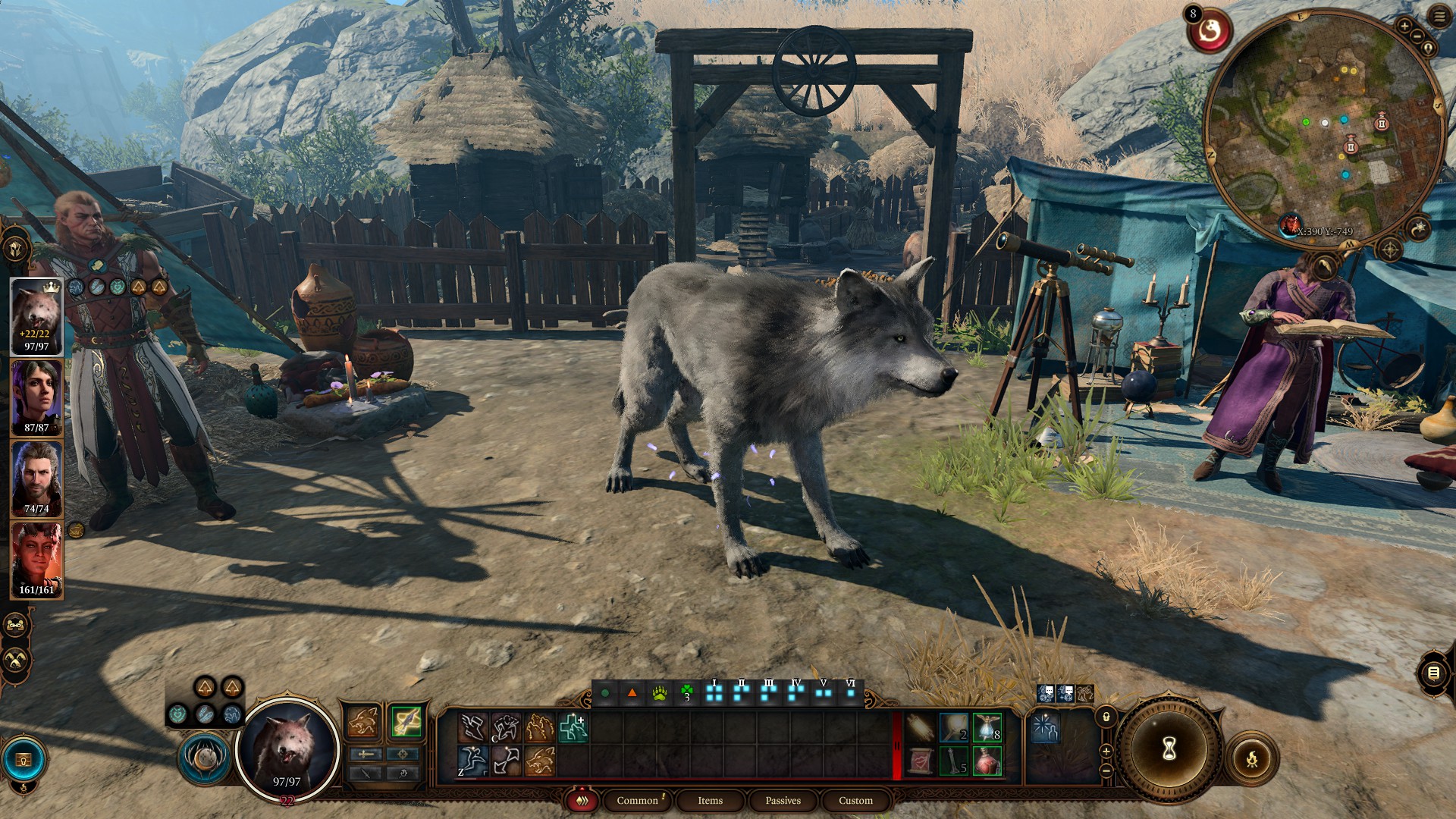Activate the green healing cross ability
This screenshot has height=819, width=1456.
tap(573, 727)
